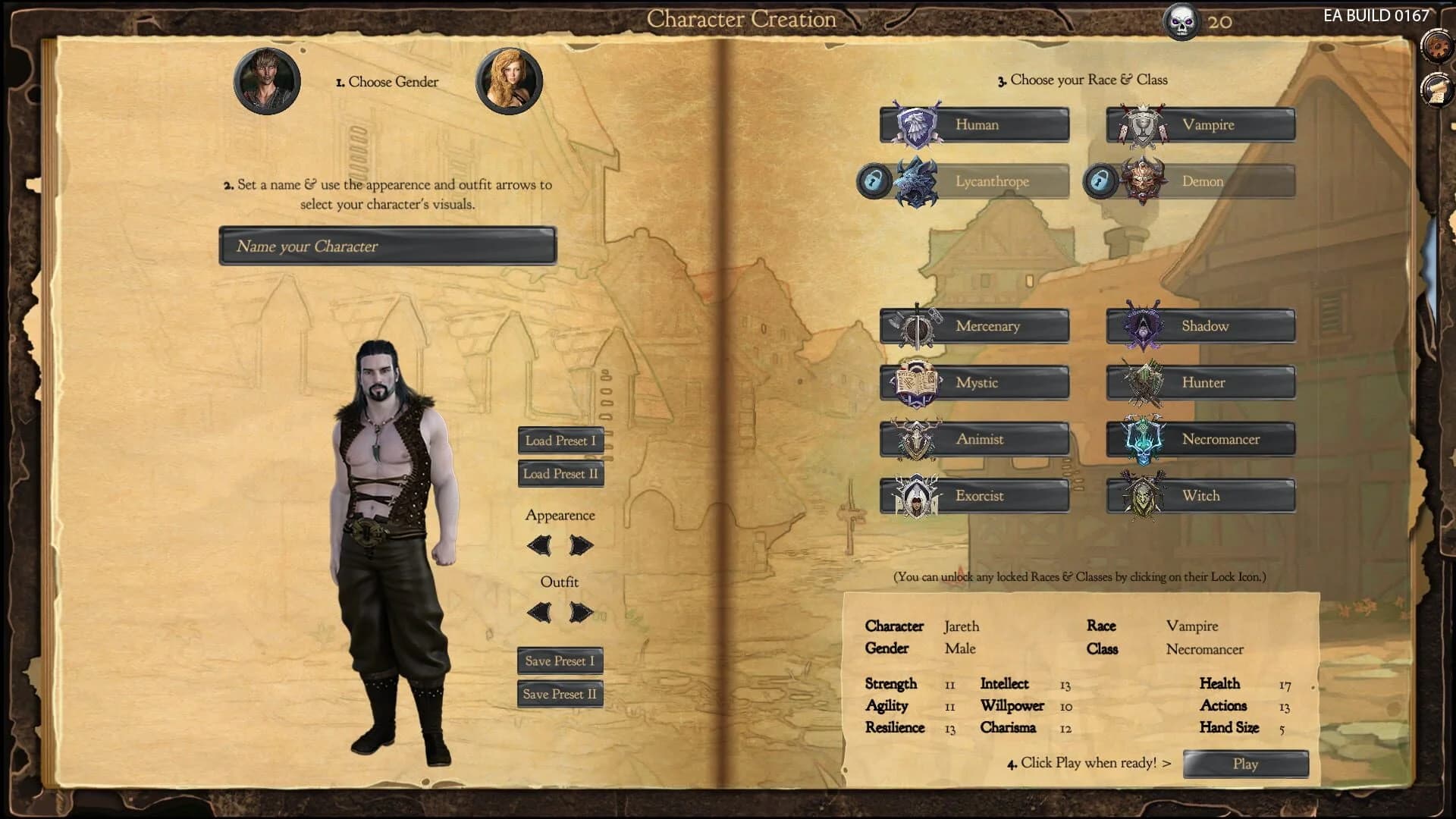Click Load Preset I
Image resolution: width=1456 pixels, height=819 pixels.
[560, 441]
